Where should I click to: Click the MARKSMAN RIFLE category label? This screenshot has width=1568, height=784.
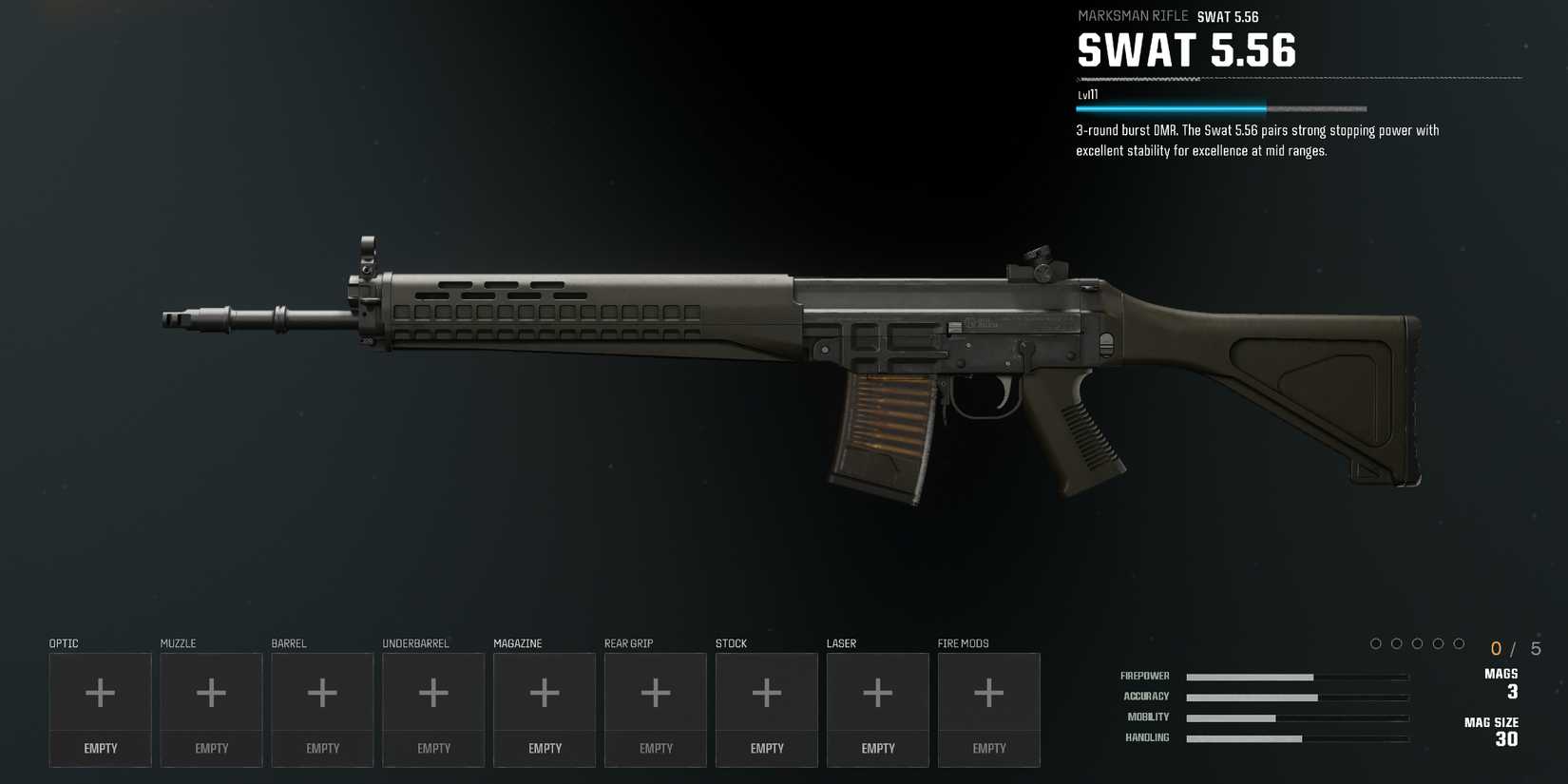(1133, 16)
